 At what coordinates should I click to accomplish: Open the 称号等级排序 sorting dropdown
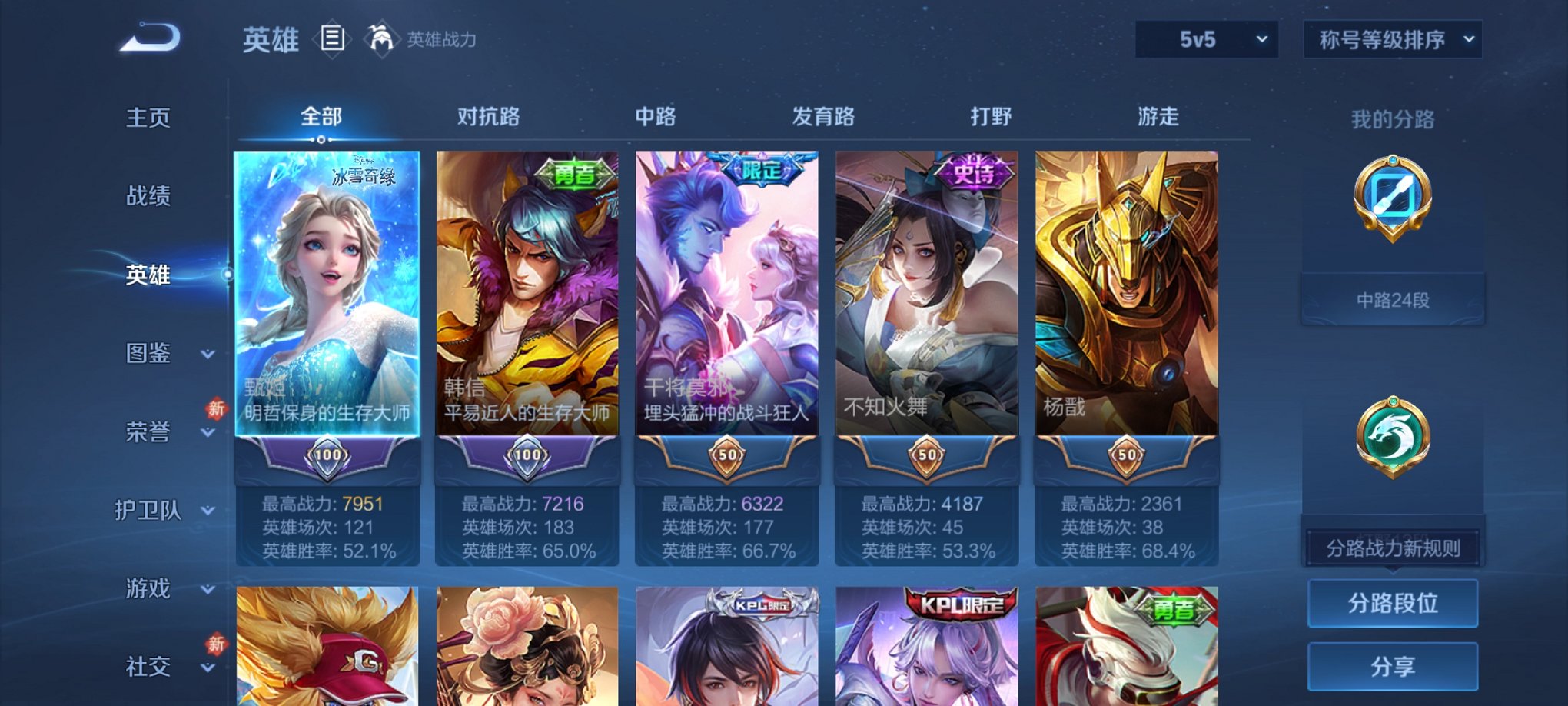1392,38
